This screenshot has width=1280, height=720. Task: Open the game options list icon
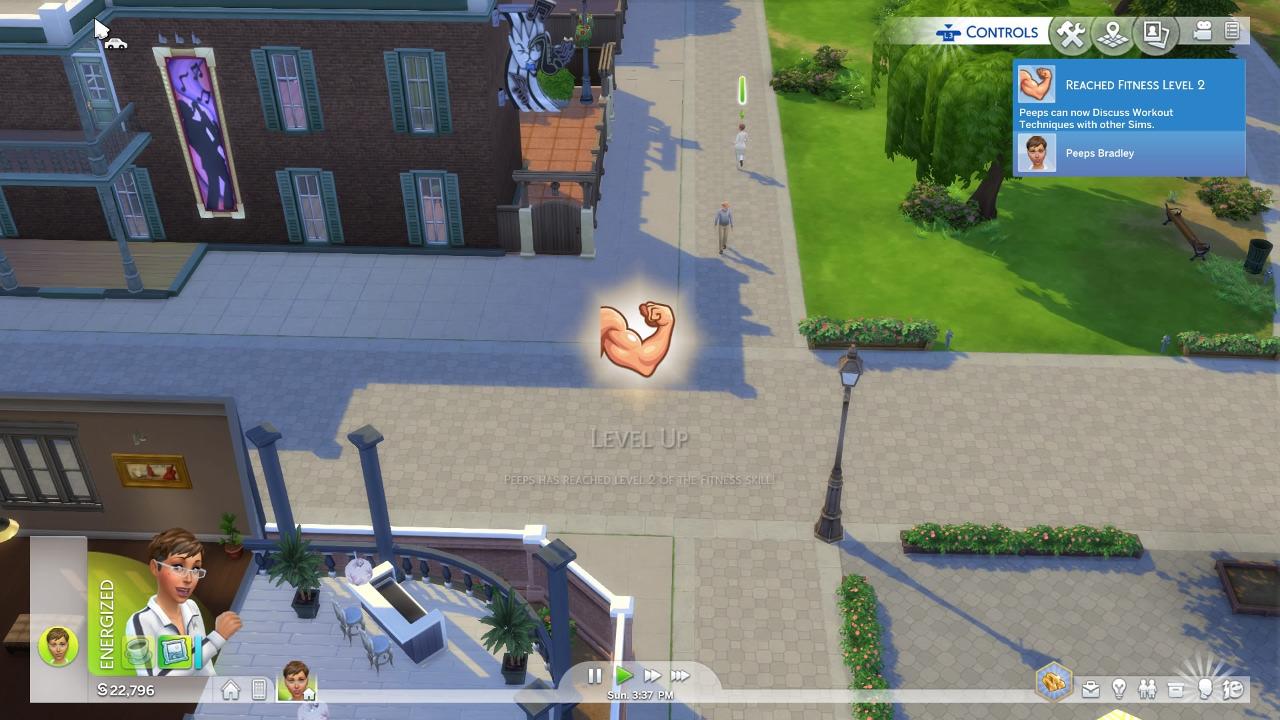[1232, 32]
